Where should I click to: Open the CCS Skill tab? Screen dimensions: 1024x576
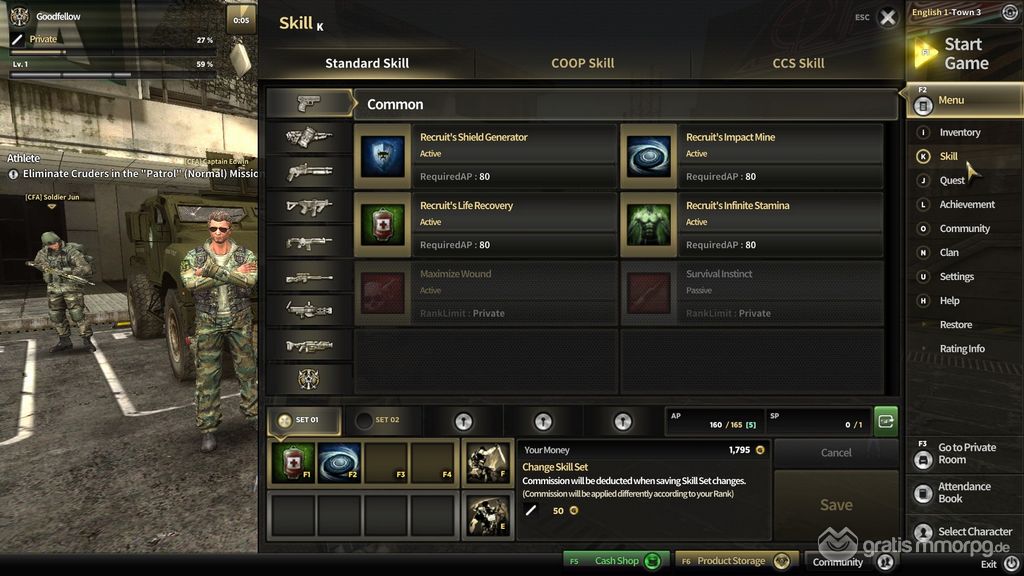pos(798,63)
